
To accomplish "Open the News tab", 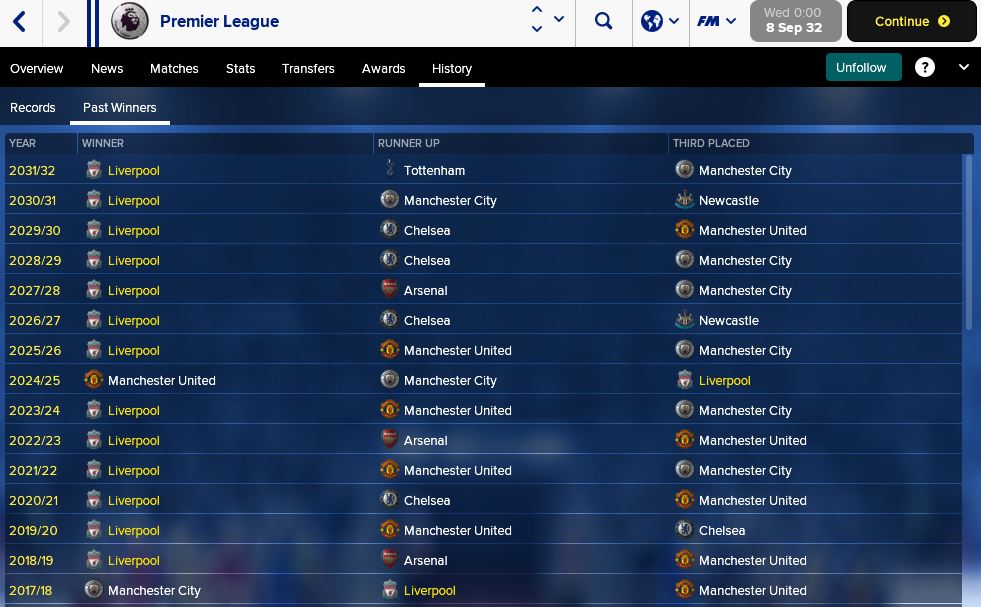I will click(107, 69).
